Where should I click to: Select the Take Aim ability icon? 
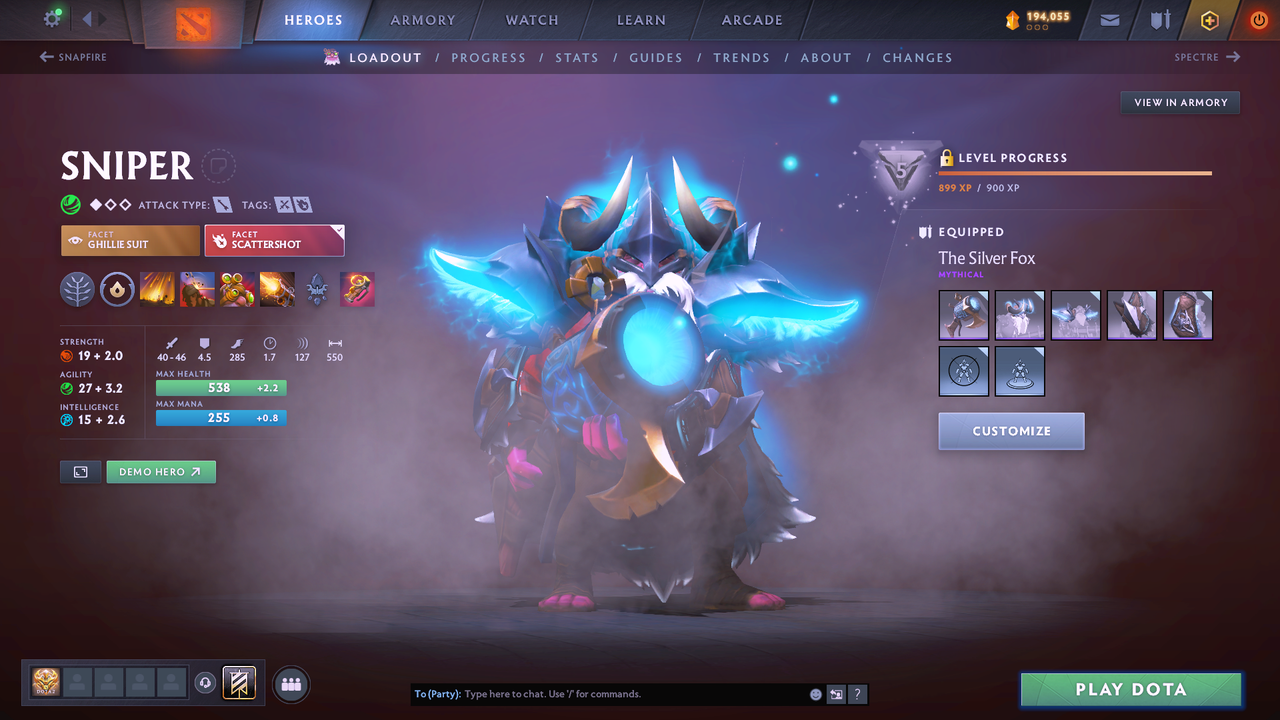[x=237, y=289]
